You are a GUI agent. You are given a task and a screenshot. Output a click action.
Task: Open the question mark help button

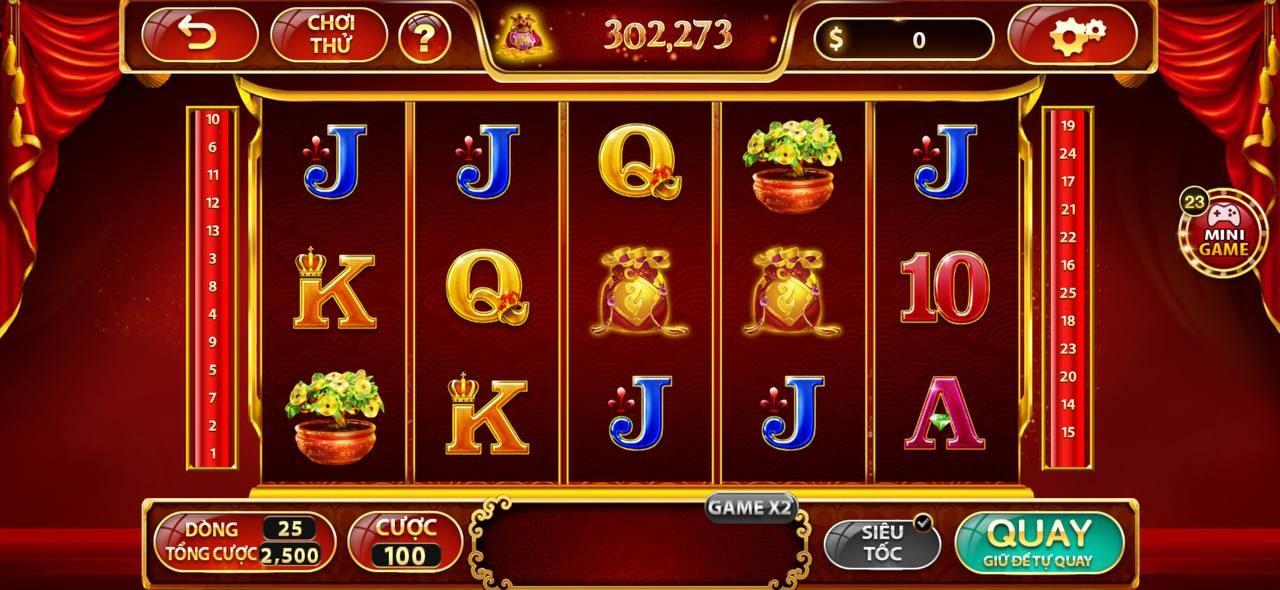click(x=424, y=38)
